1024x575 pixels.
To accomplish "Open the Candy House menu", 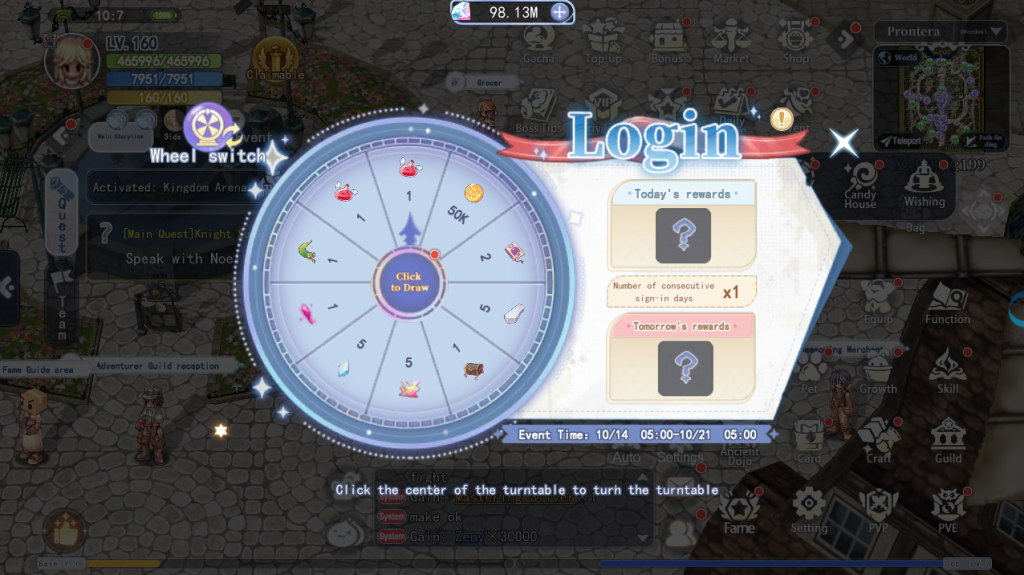I will click(x=860, y=183).
